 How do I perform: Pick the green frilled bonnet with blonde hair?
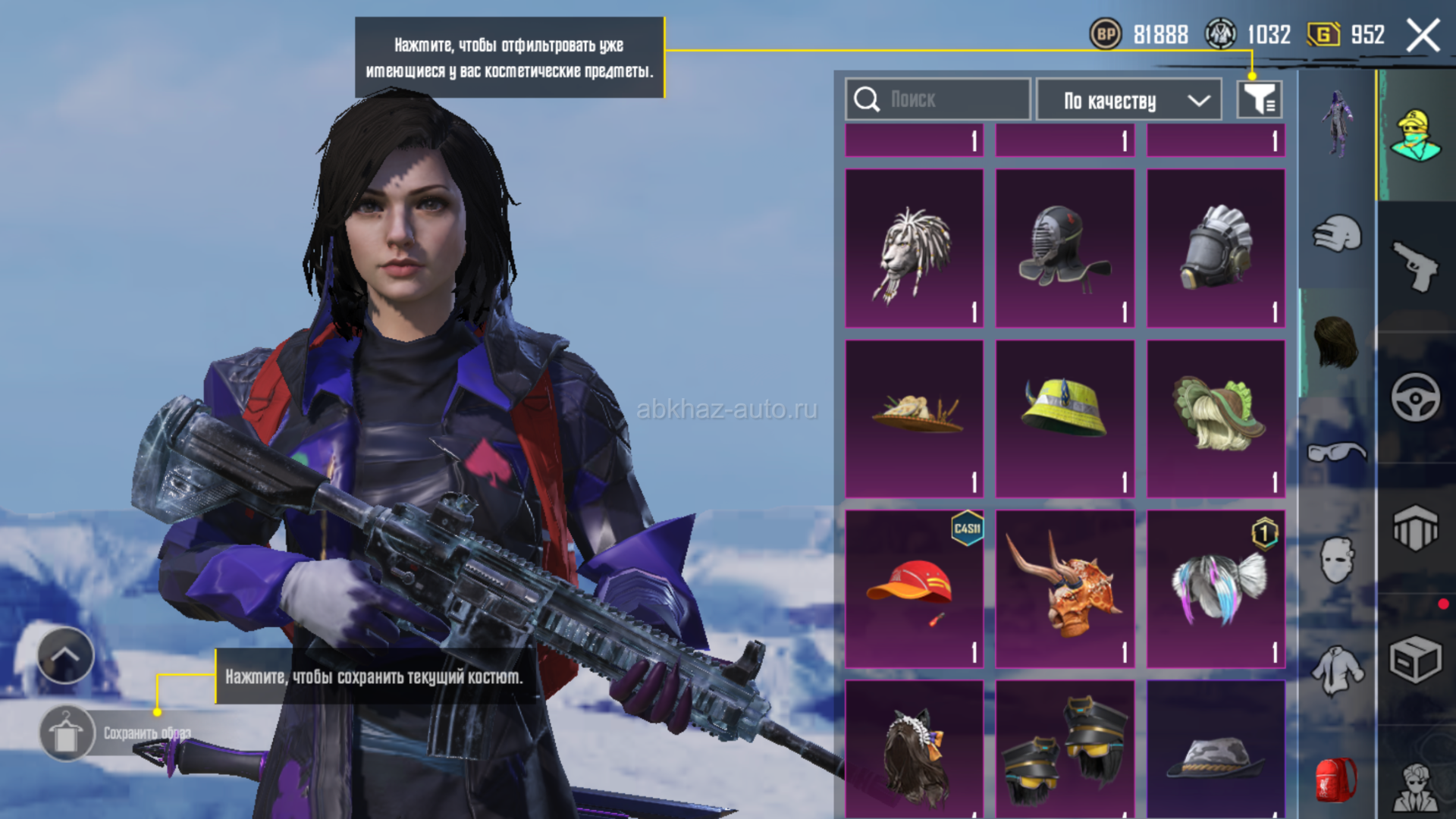pyautogui.click(x=1215, y=419)
